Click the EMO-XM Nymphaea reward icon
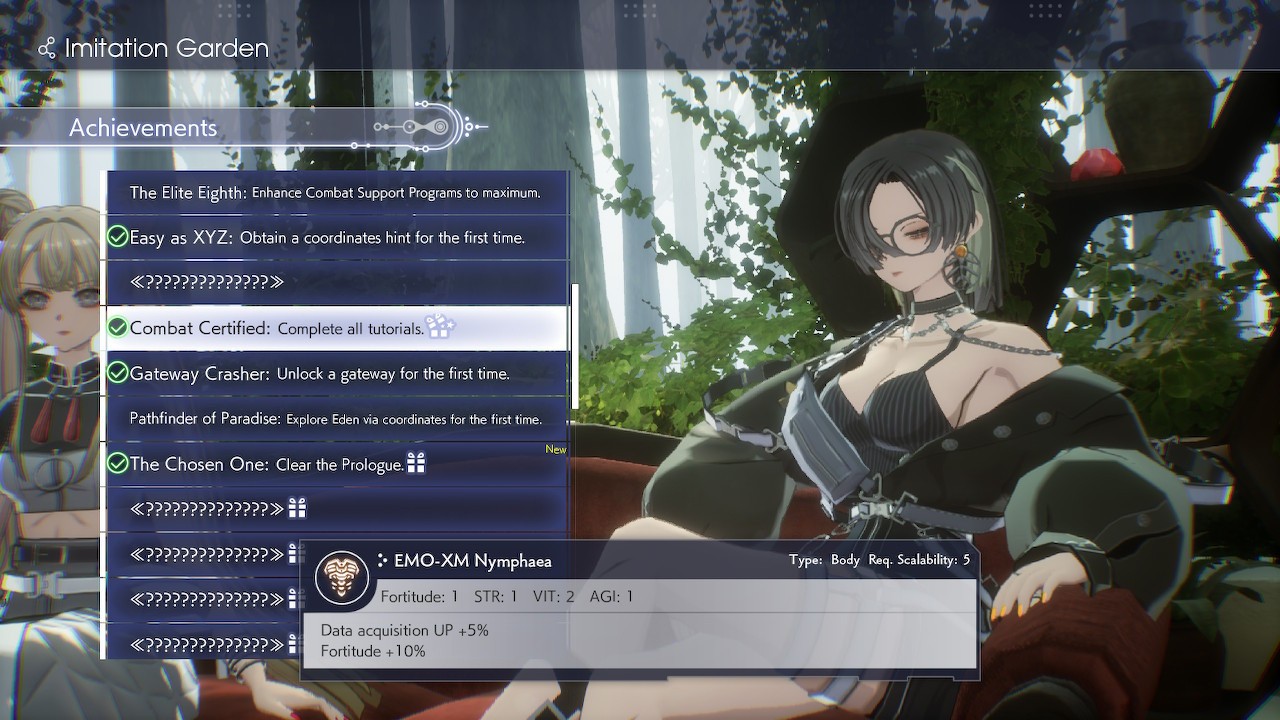Image resolution: width=1280 pixels, height=720 pixels. click(342, 578)
